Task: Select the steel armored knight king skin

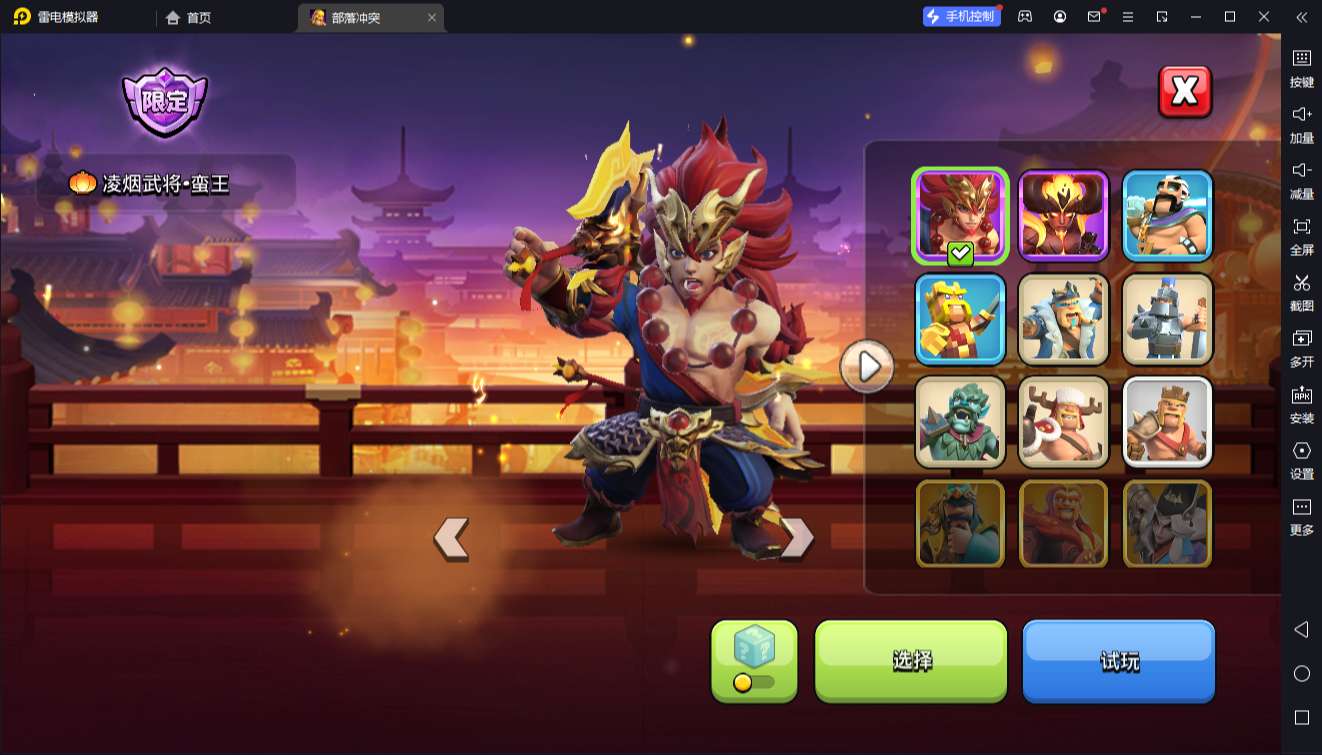Action: point(1167,318)
